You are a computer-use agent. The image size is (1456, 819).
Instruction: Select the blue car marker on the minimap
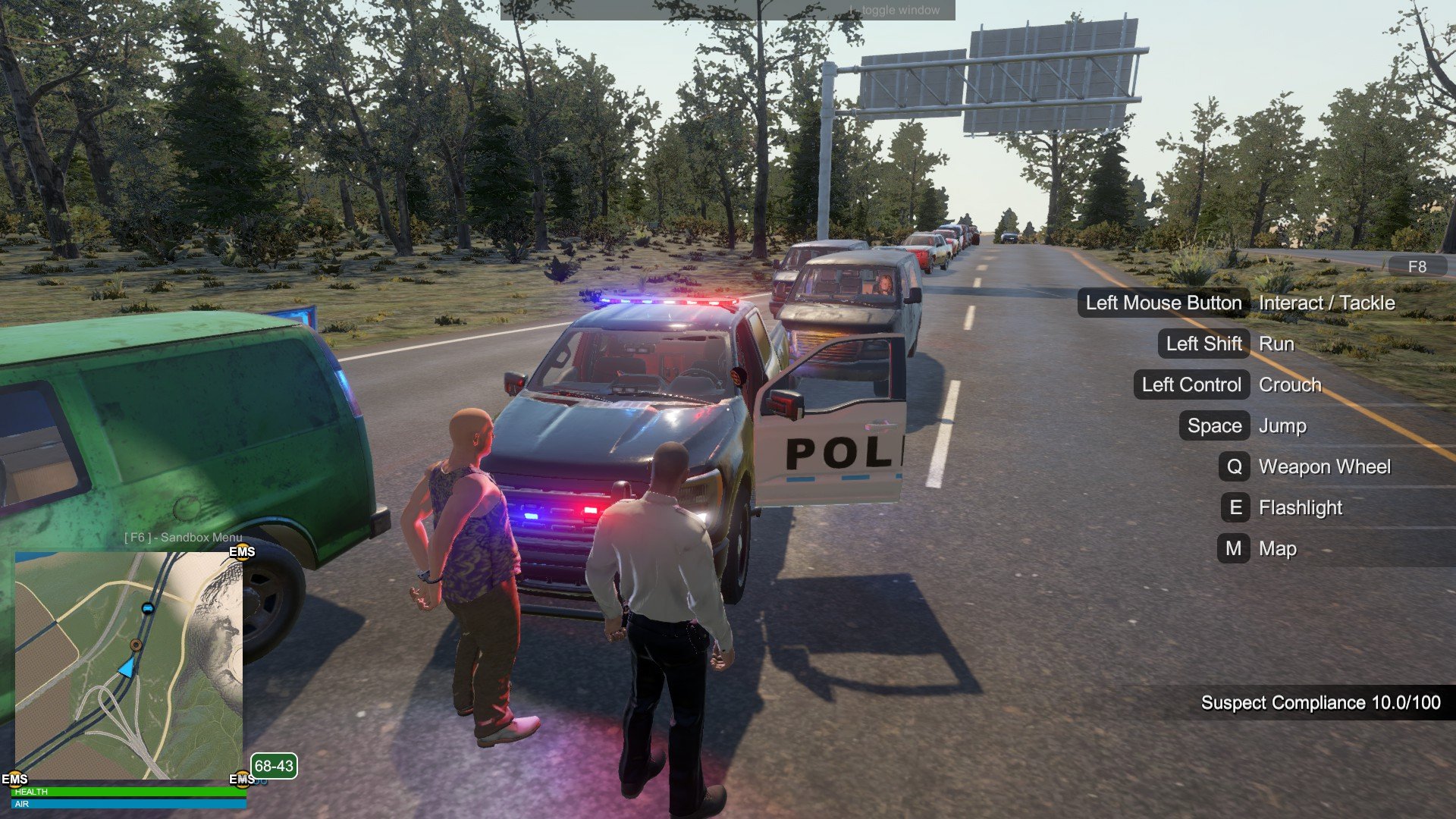[148, 608]
